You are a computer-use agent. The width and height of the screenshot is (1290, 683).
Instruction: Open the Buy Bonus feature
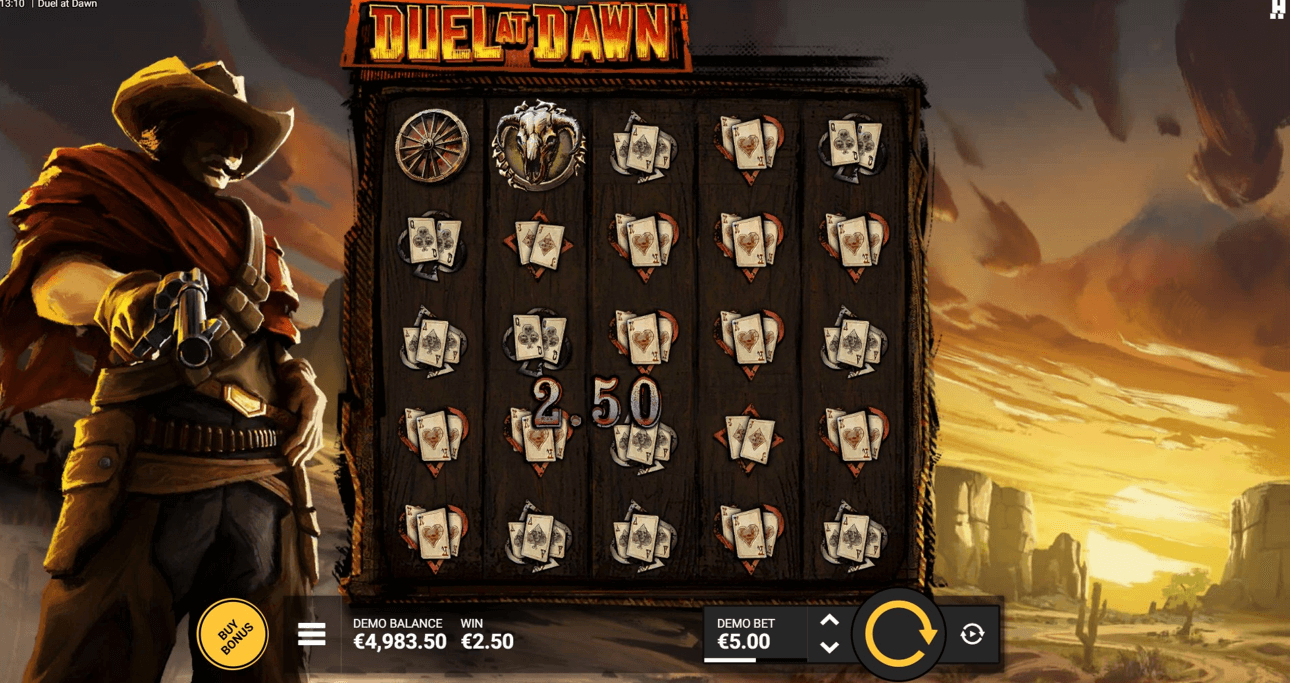[x=233, y=633]
